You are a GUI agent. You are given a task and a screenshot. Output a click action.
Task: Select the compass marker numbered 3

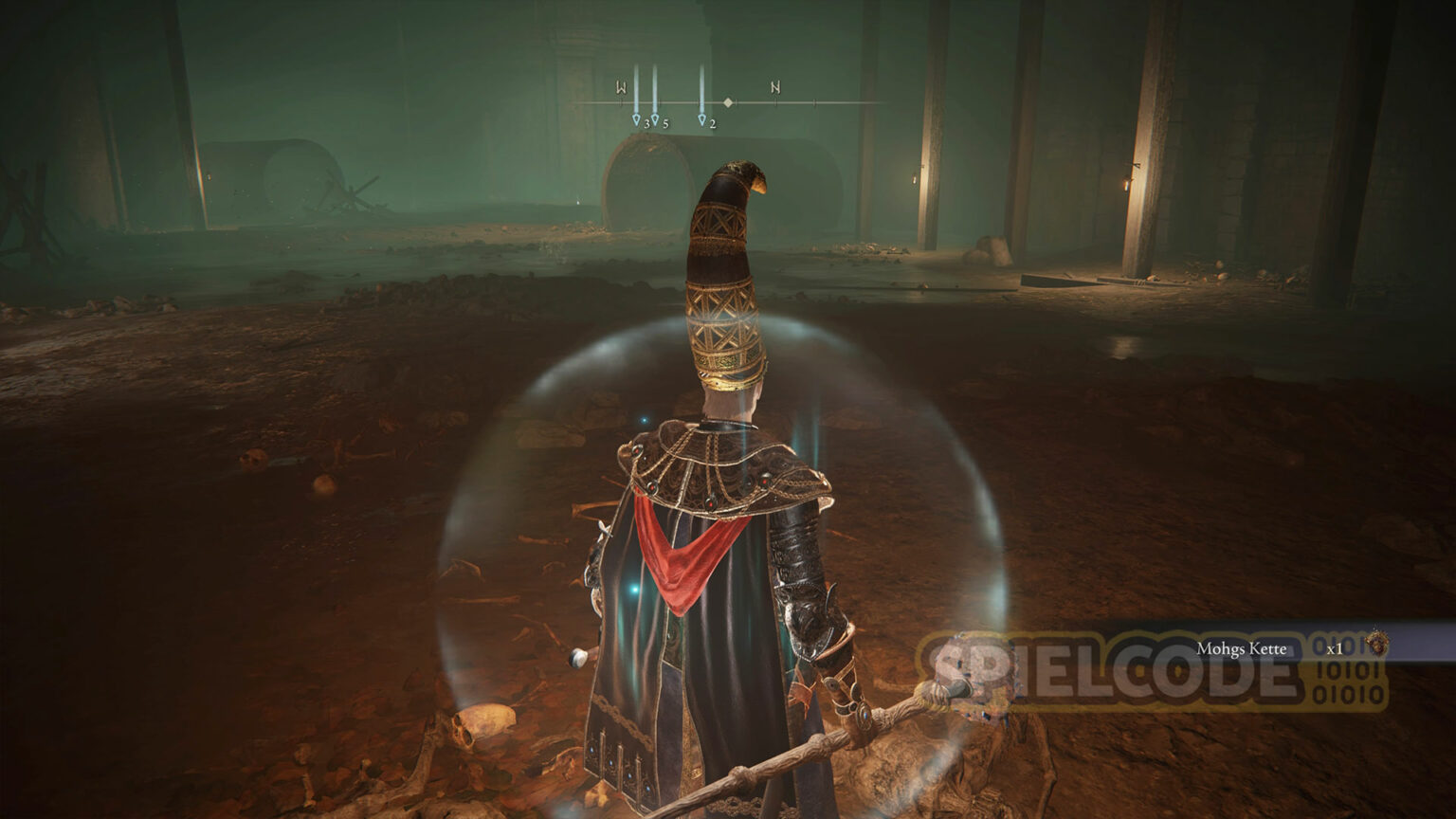[x=636, y=120]
